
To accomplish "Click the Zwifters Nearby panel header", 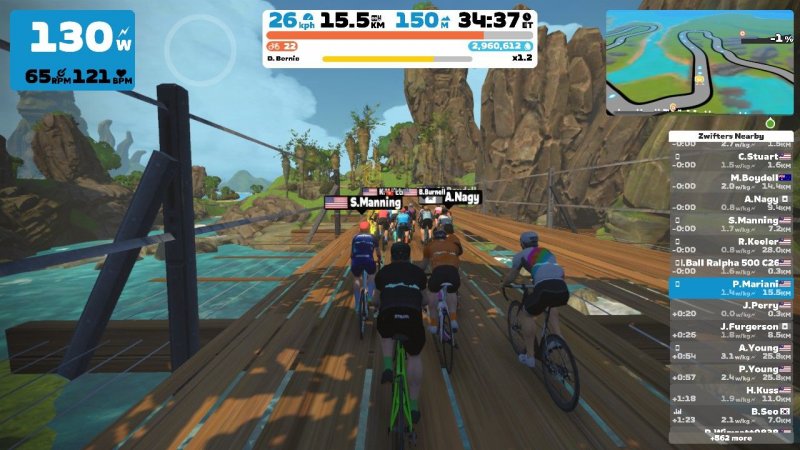I will click(x=731, y=136).
